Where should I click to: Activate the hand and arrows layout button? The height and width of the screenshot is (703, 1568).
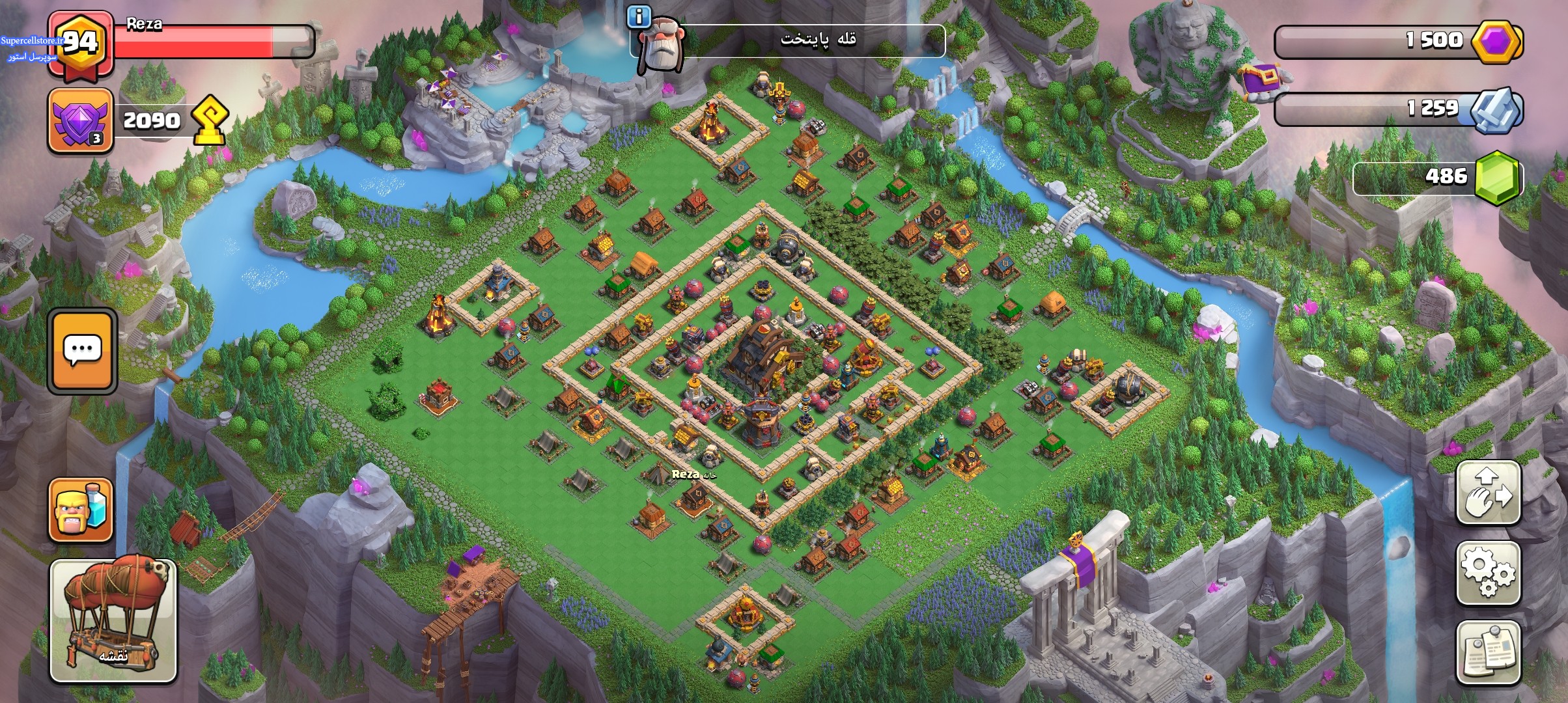pyautogui.click(x=1488, y=493)
